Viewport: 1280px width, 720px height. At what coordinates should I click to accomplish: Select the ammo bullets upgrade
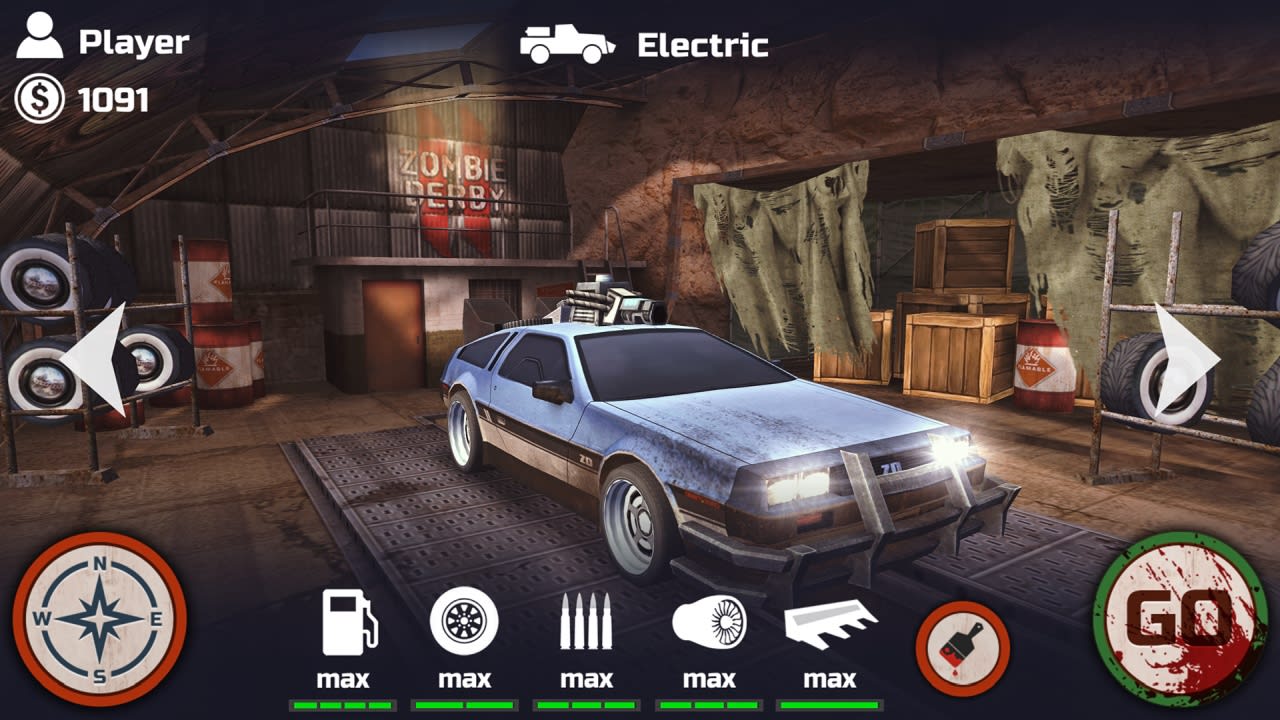click(585, 620)
